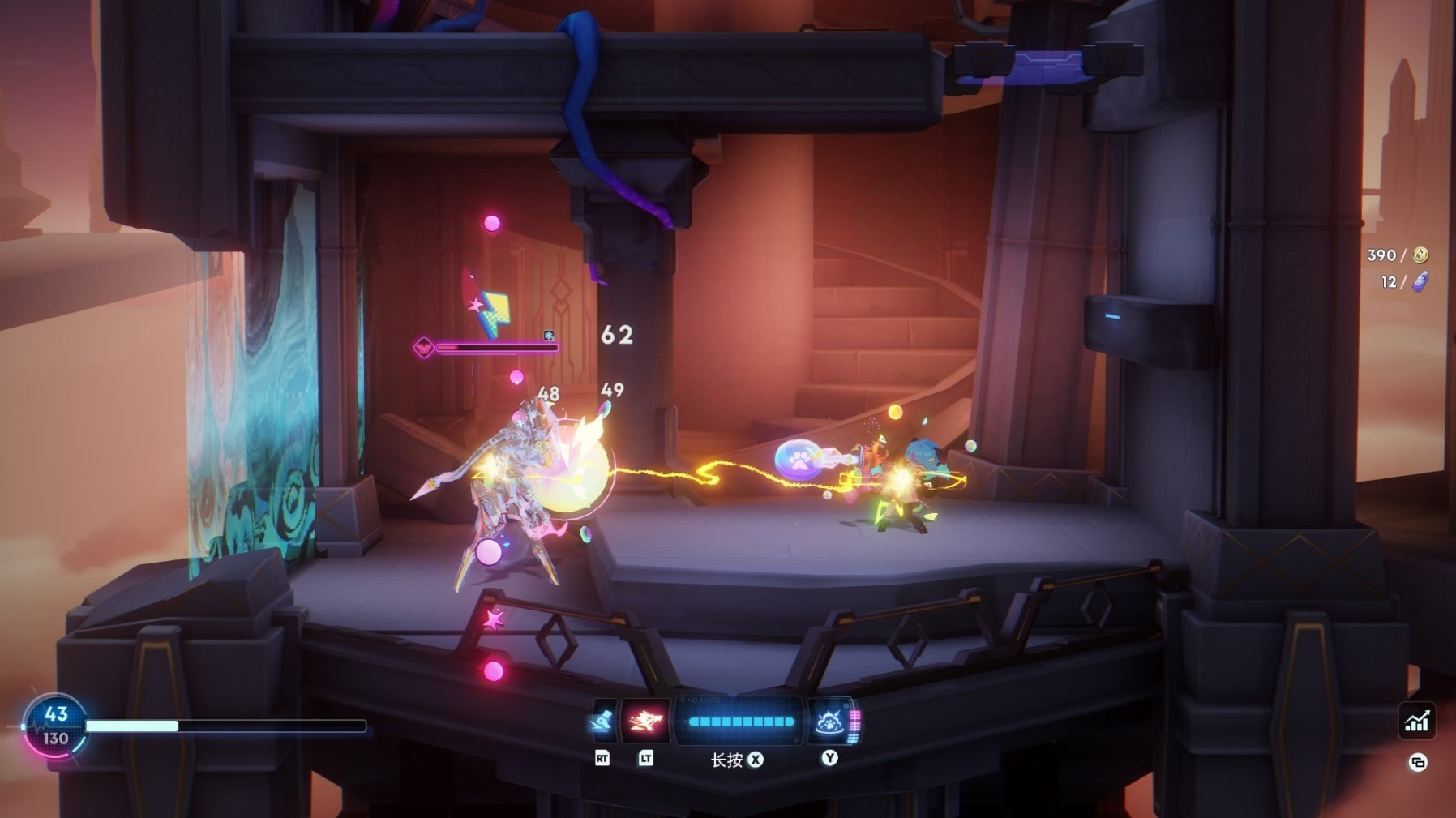Open the rising chart stats button
1456x818 pixels.
coord(1416,721)
